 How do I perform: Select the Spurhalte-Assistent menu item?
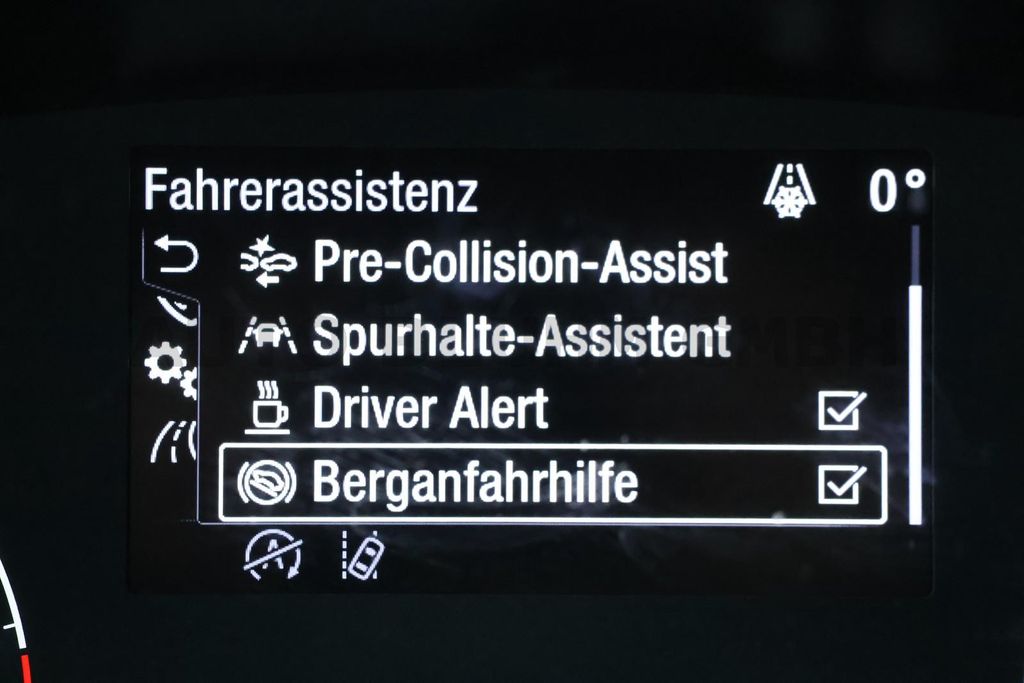tap(520, 336)
